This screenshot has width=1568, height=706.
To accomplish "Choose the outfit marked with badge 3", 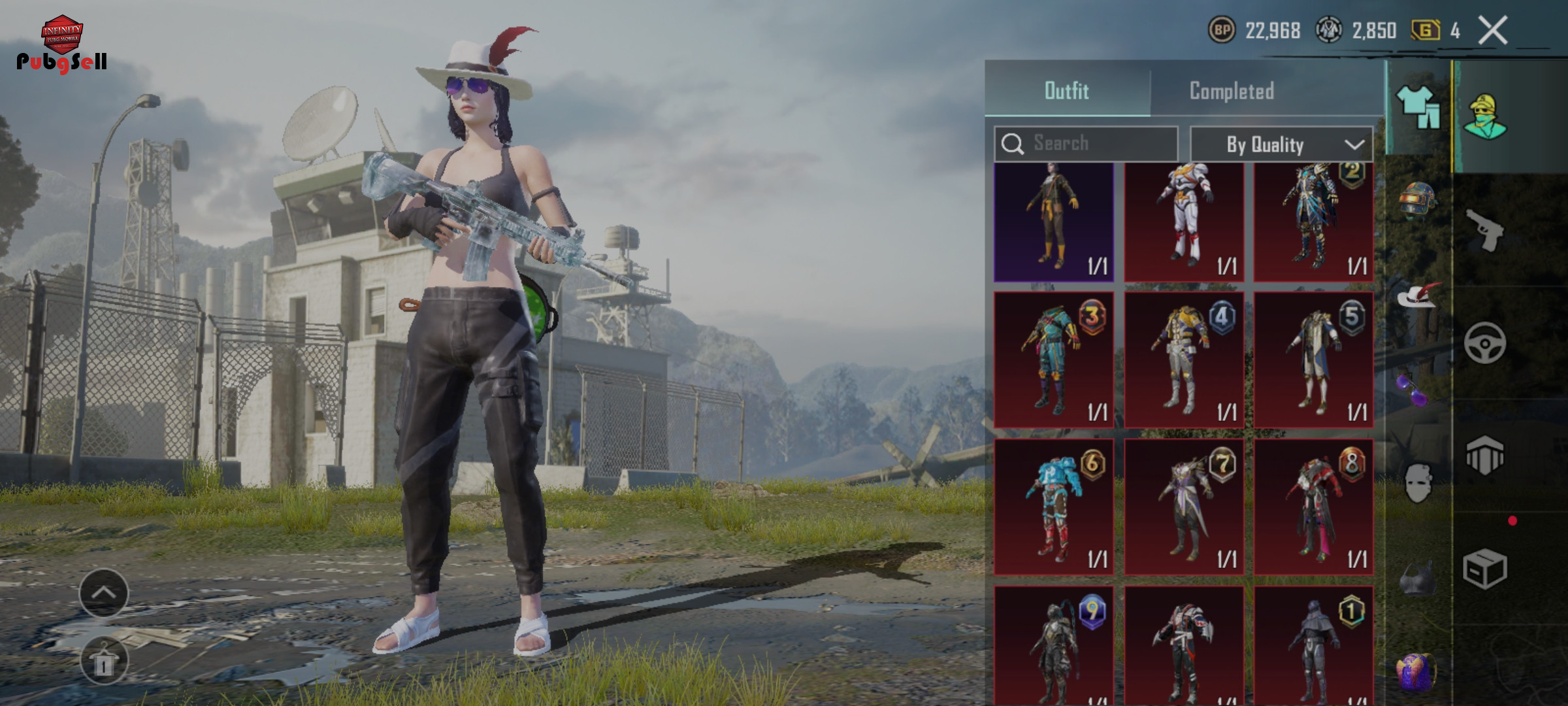I will [1053, 360].
